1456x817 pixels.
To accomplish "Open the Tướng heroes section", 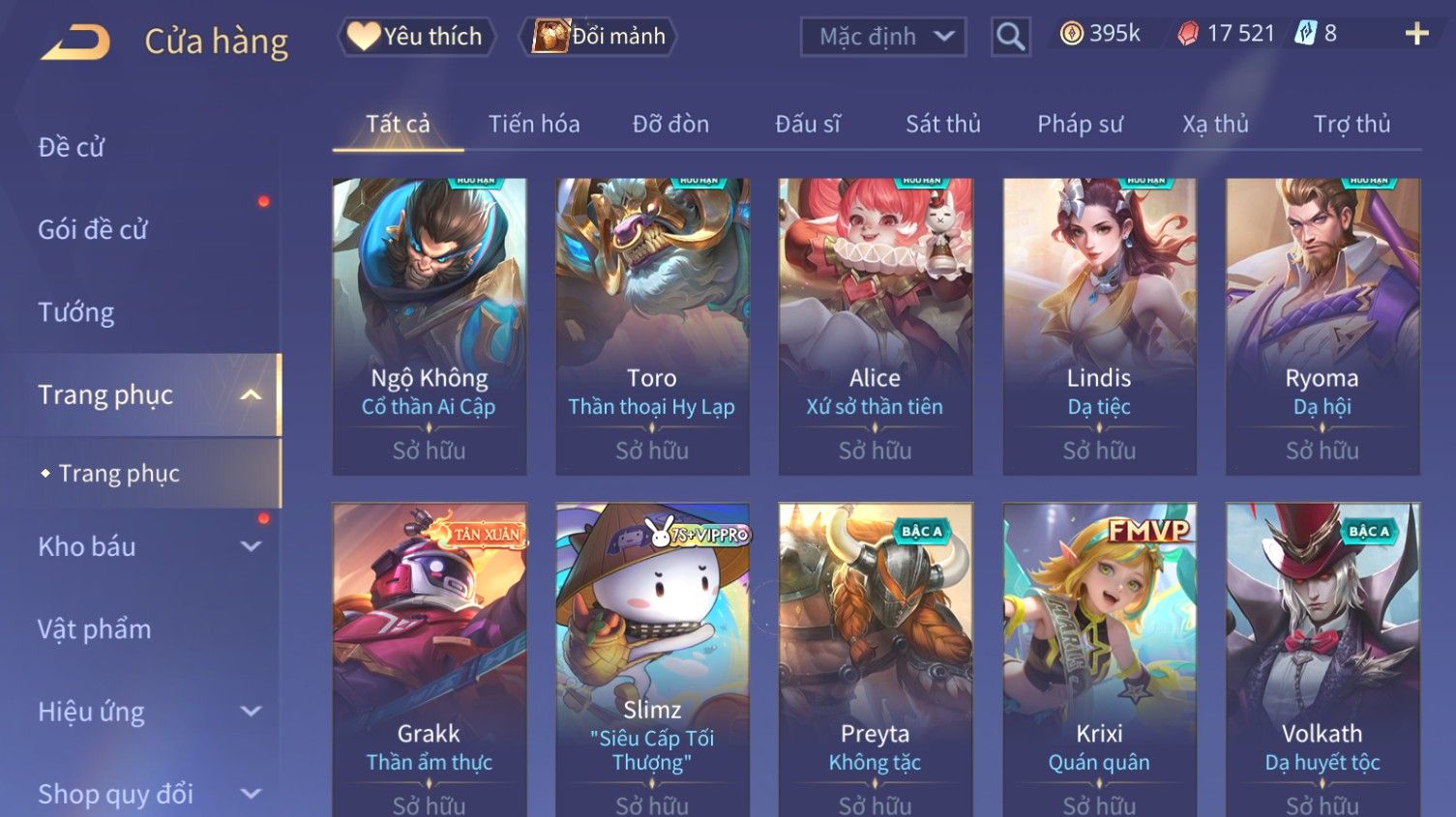I will [76, 312].
